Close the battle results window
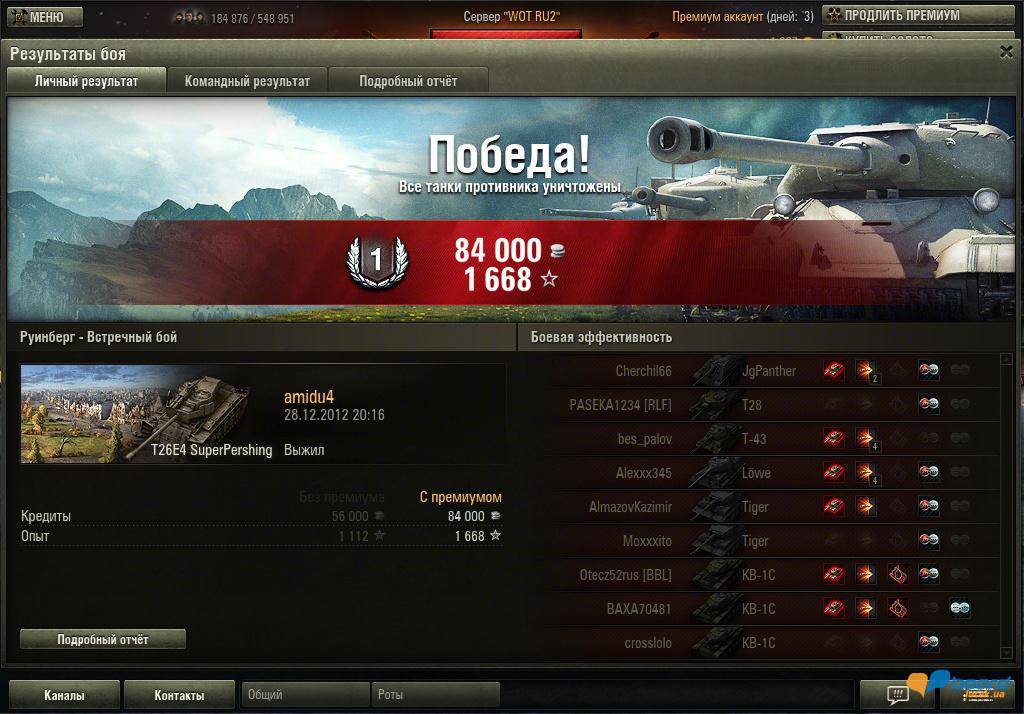The width and height of the screenshot is (1024, 714). click(x=1006, y=53)
